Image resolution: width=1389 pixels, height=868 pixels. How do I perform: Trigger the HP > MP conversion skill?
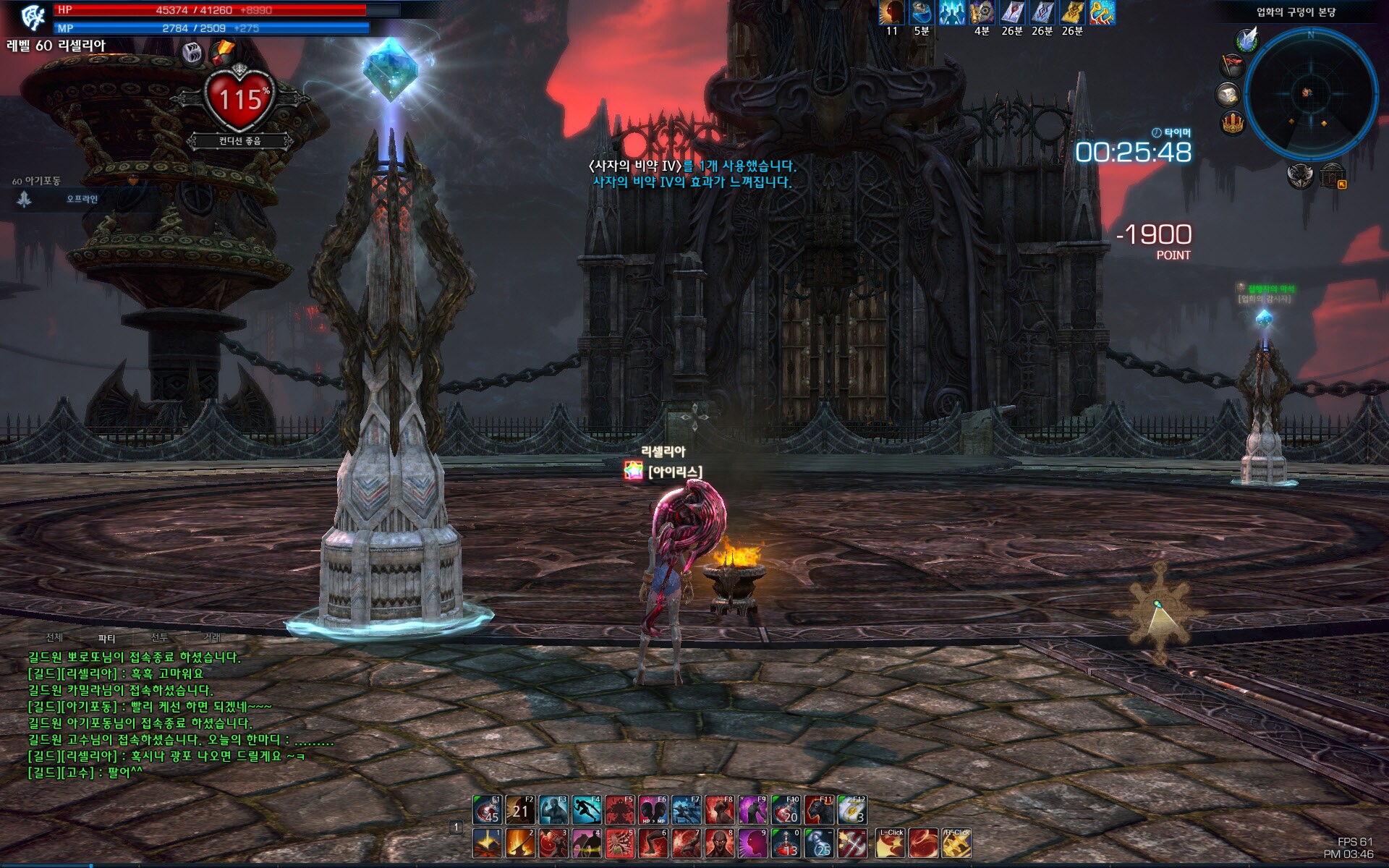tap(653, 810)
